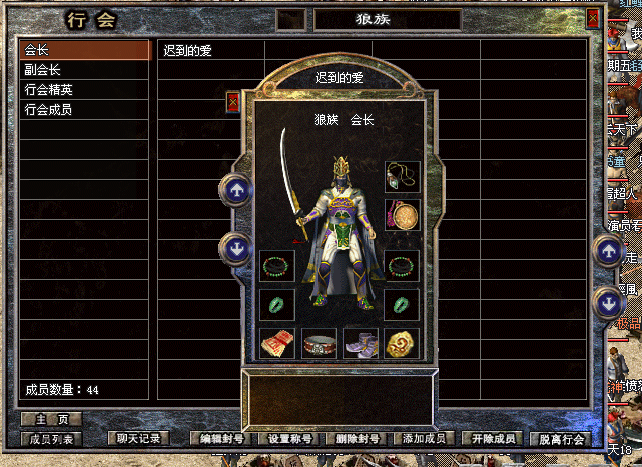This screenshot has width=642, height=467.
Task: Choose the 行会精英 rank category
Action: pyautogui.click(x=84, y=90)
